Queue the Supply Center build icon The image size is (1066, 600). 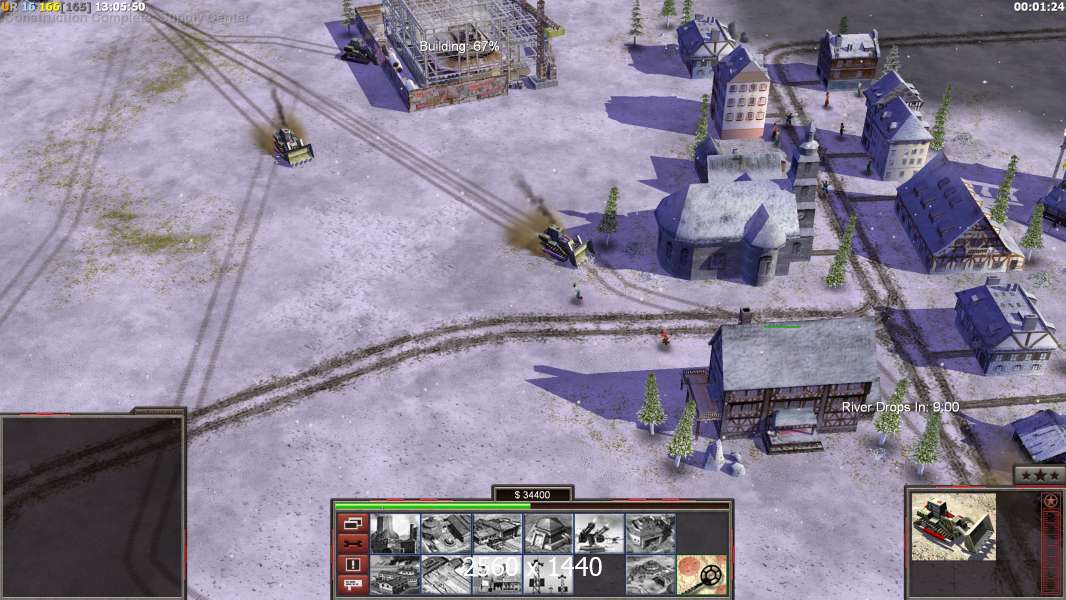coord(497,533)
